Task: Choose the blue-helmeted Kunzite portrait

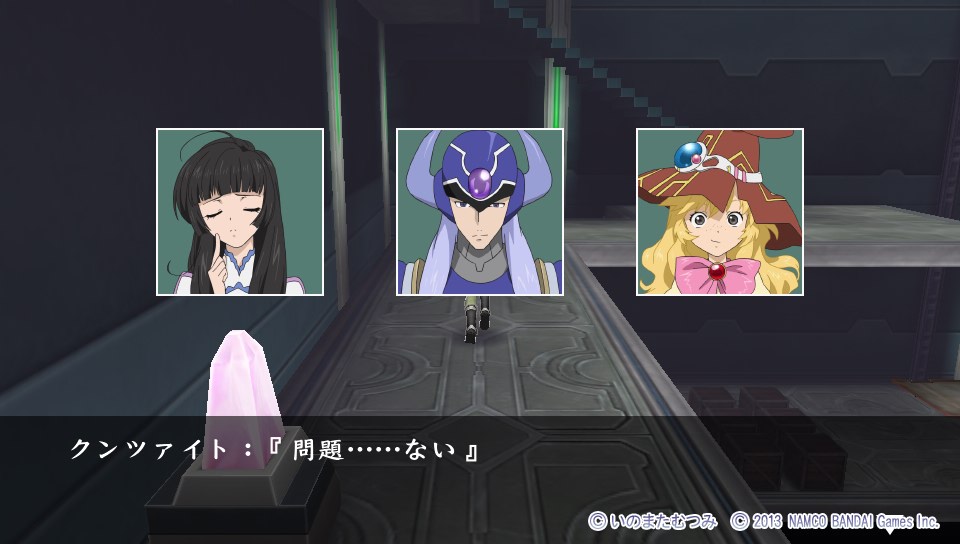Action: (x=480, y=212)
